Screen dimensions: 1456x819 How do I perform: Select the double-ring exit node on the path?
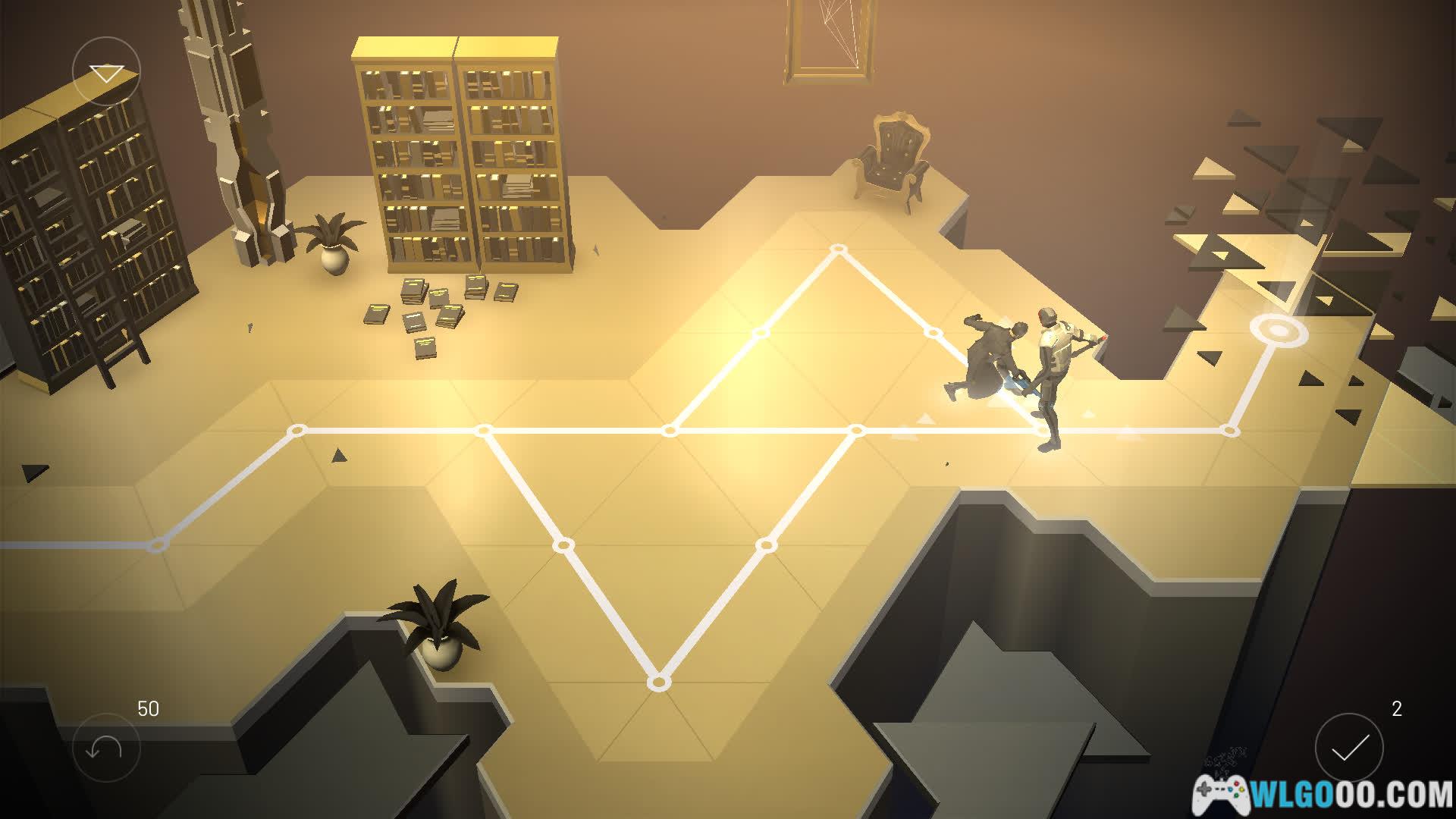(1279, 331)
